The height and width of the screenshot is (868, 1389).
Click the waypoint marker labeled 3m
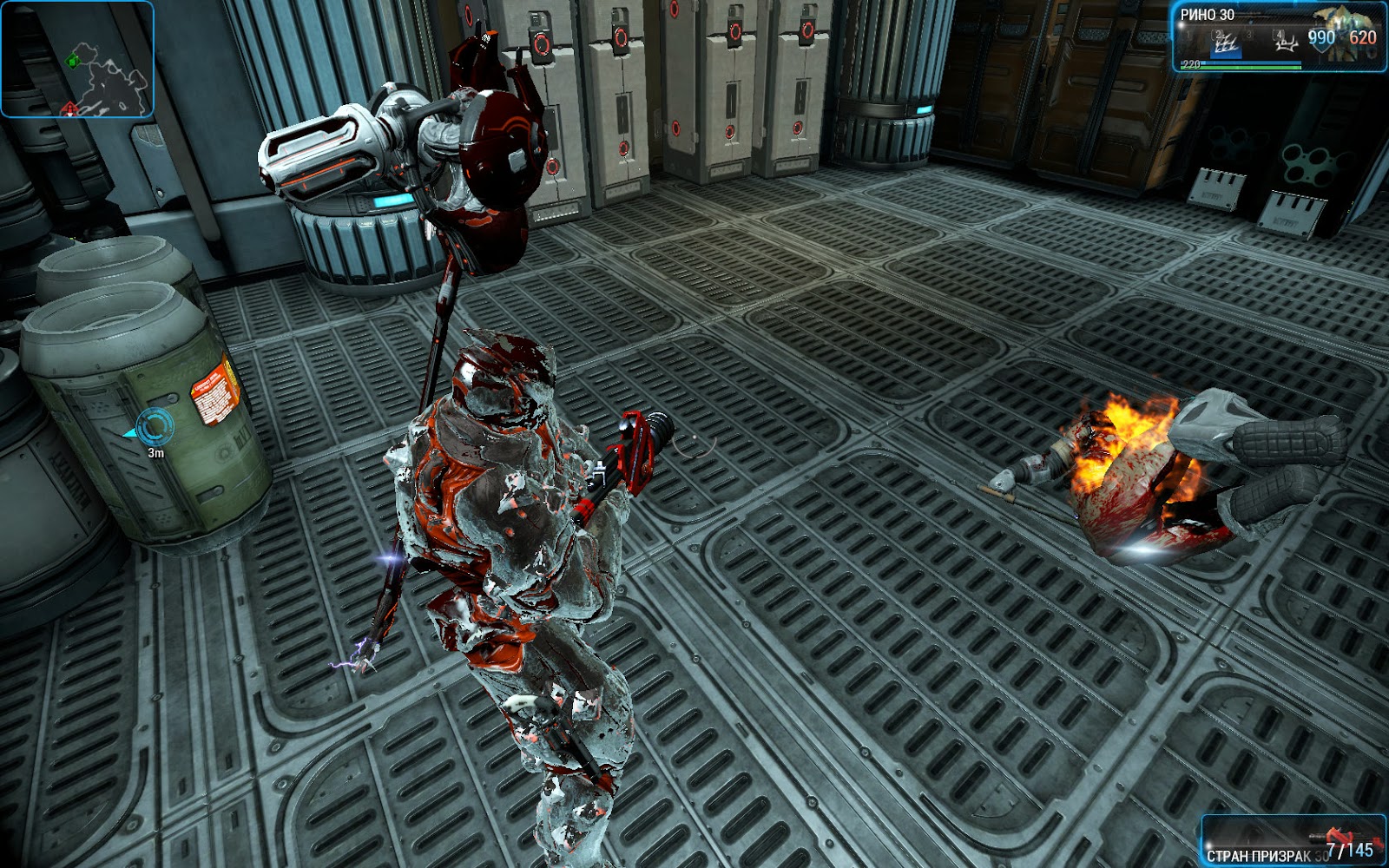156,427
